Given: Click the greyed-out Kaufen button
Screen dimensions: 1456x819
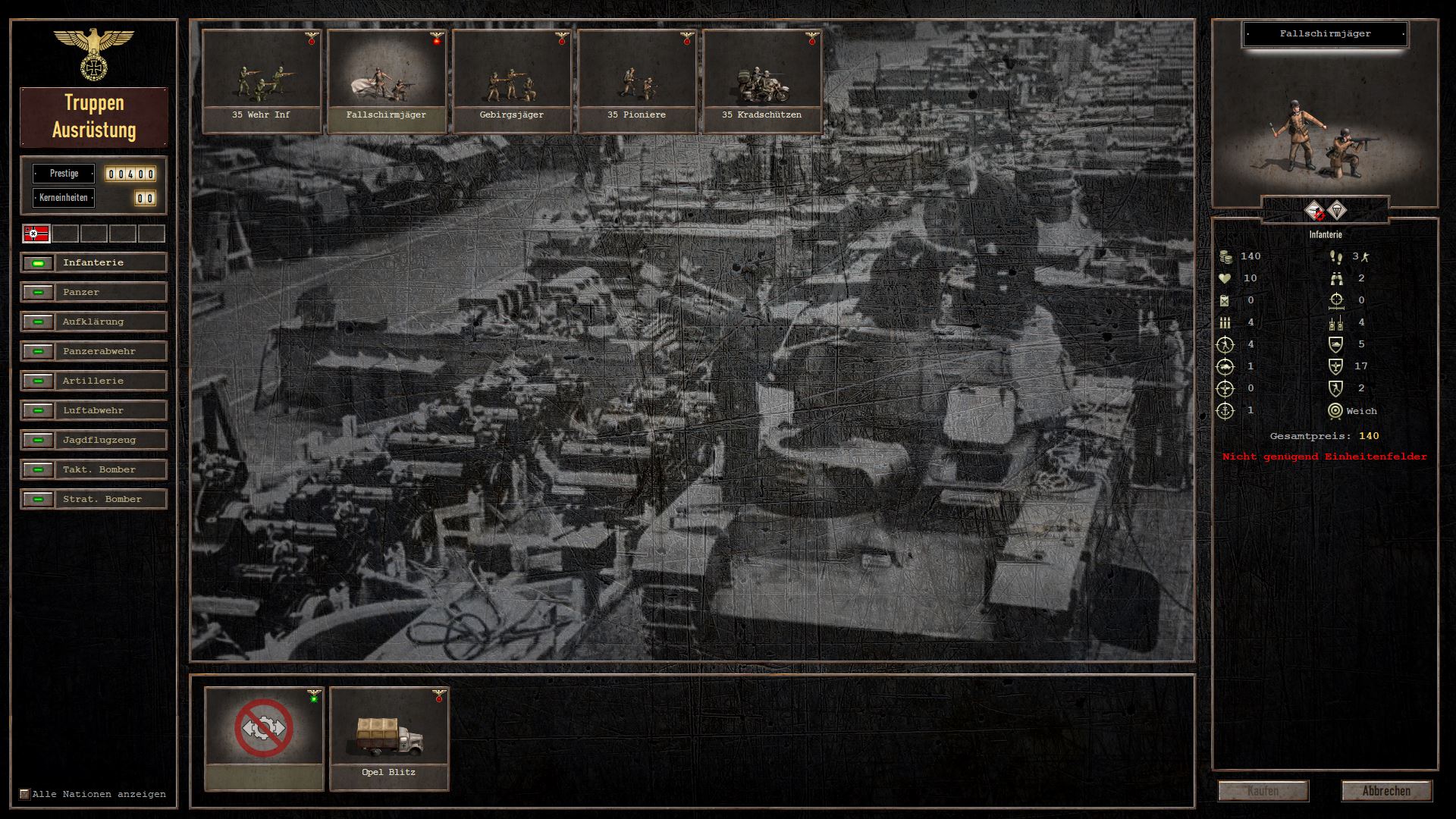Looking at the screenshot, I should point(1263,791).
